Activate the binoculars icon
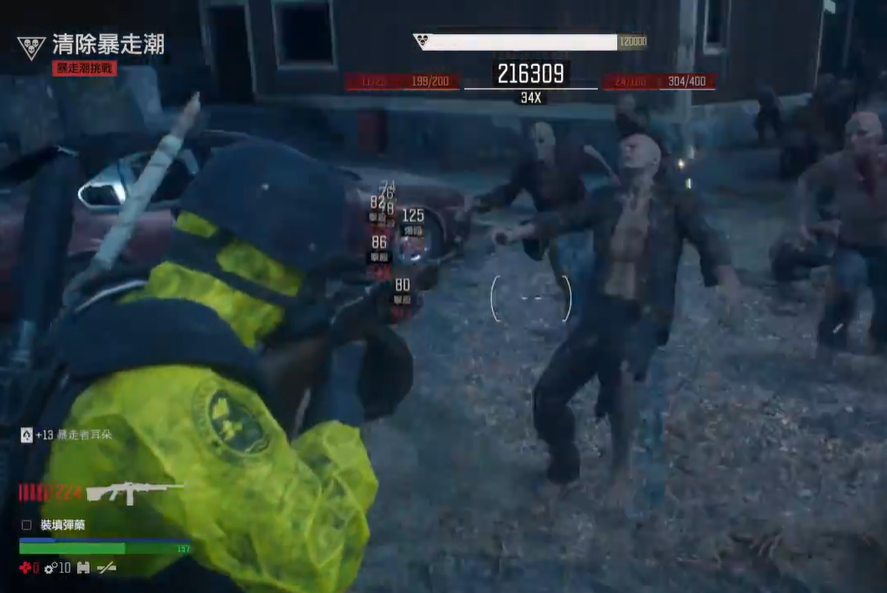887x593 pixels. (83, 568)
